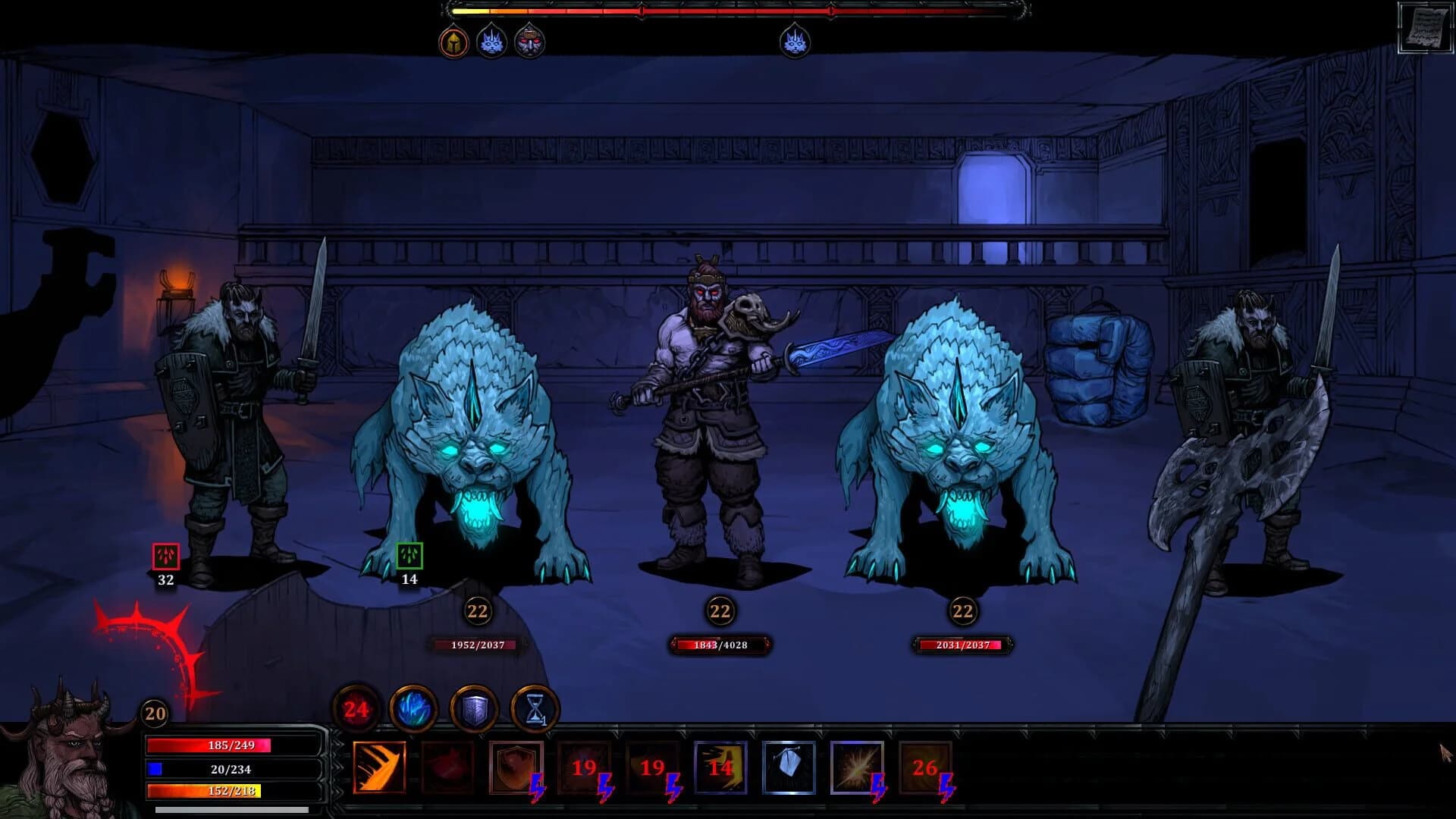Screen dimensions: 1456x819
Task: Click the first wolf head icon on the turn bar
Action: pyautogui.click(x=491, y=43)
